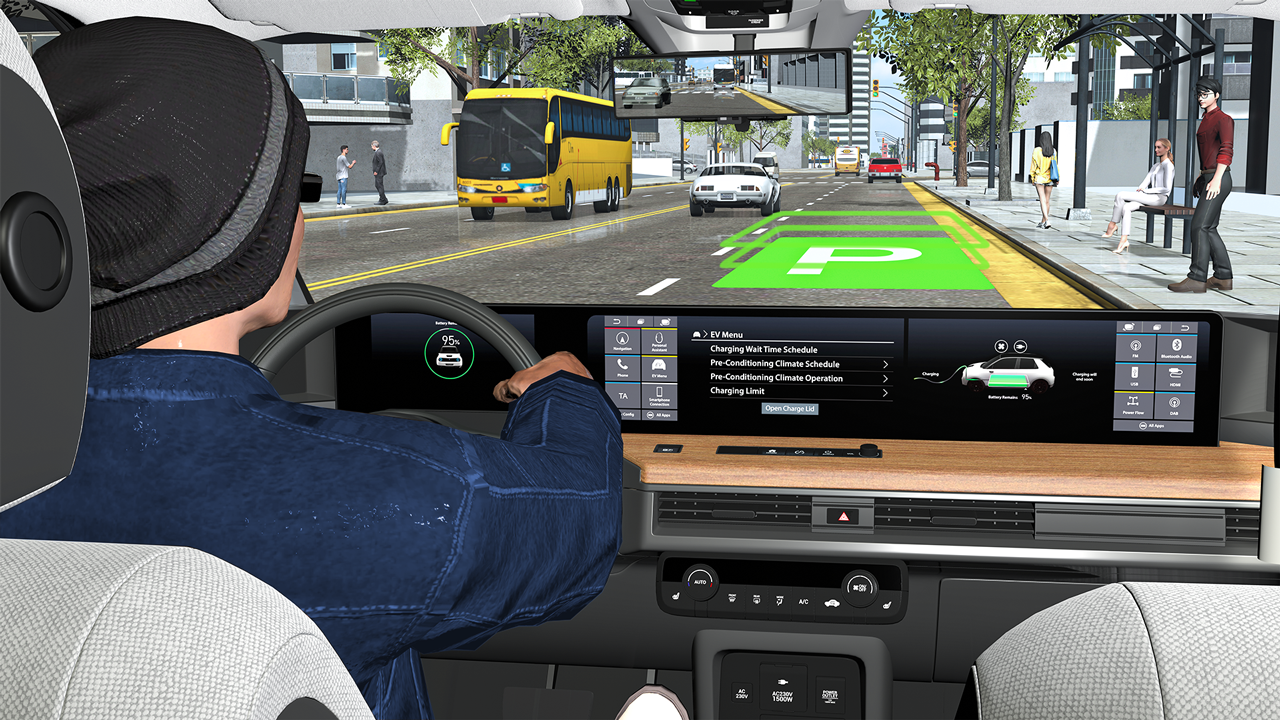This screenshot has width=1280, height=720.
Task: Launch the Personal Assistant
Action: [659, 341]
